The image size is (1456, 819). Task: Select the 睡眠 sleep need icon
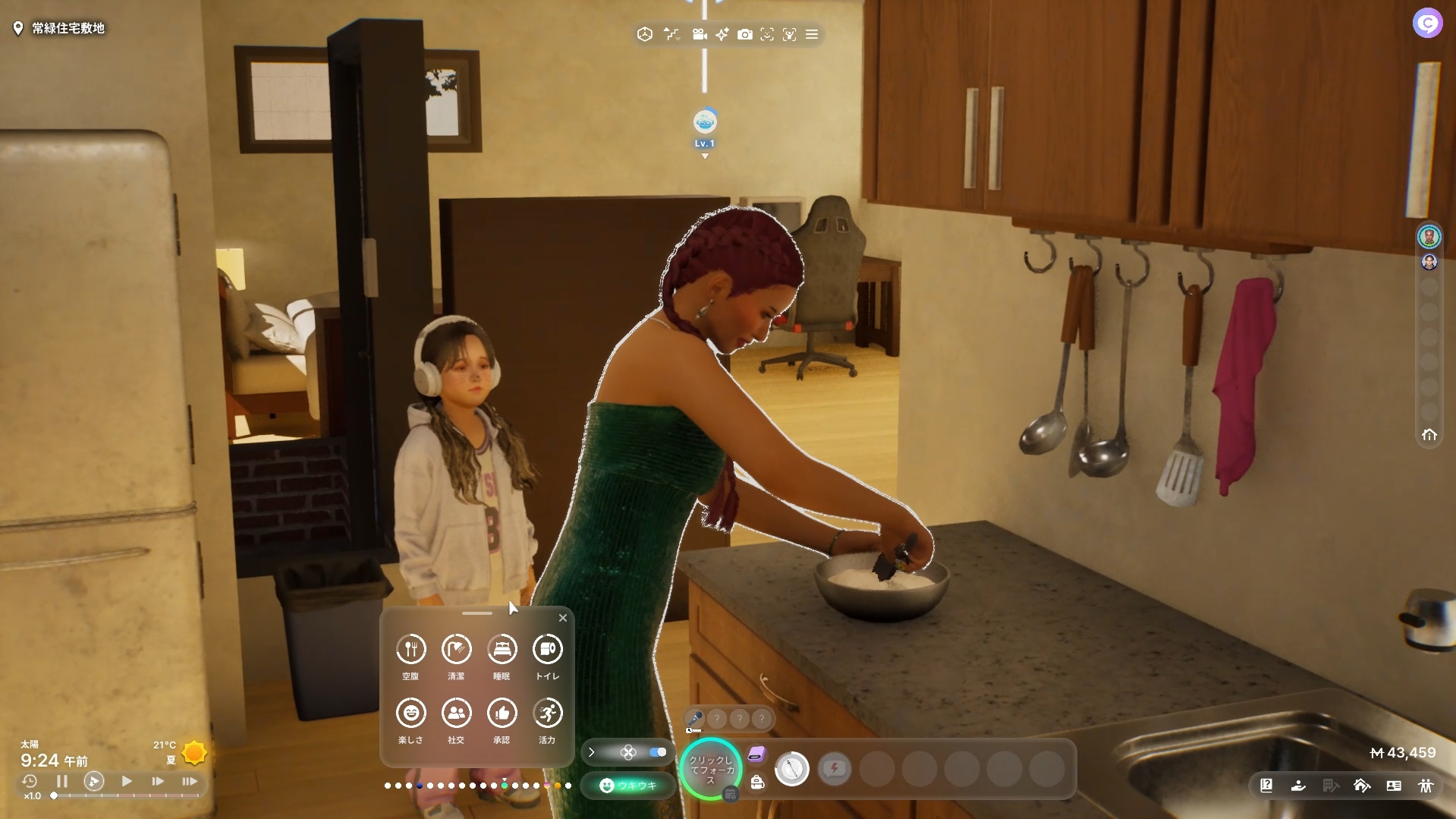502,650
